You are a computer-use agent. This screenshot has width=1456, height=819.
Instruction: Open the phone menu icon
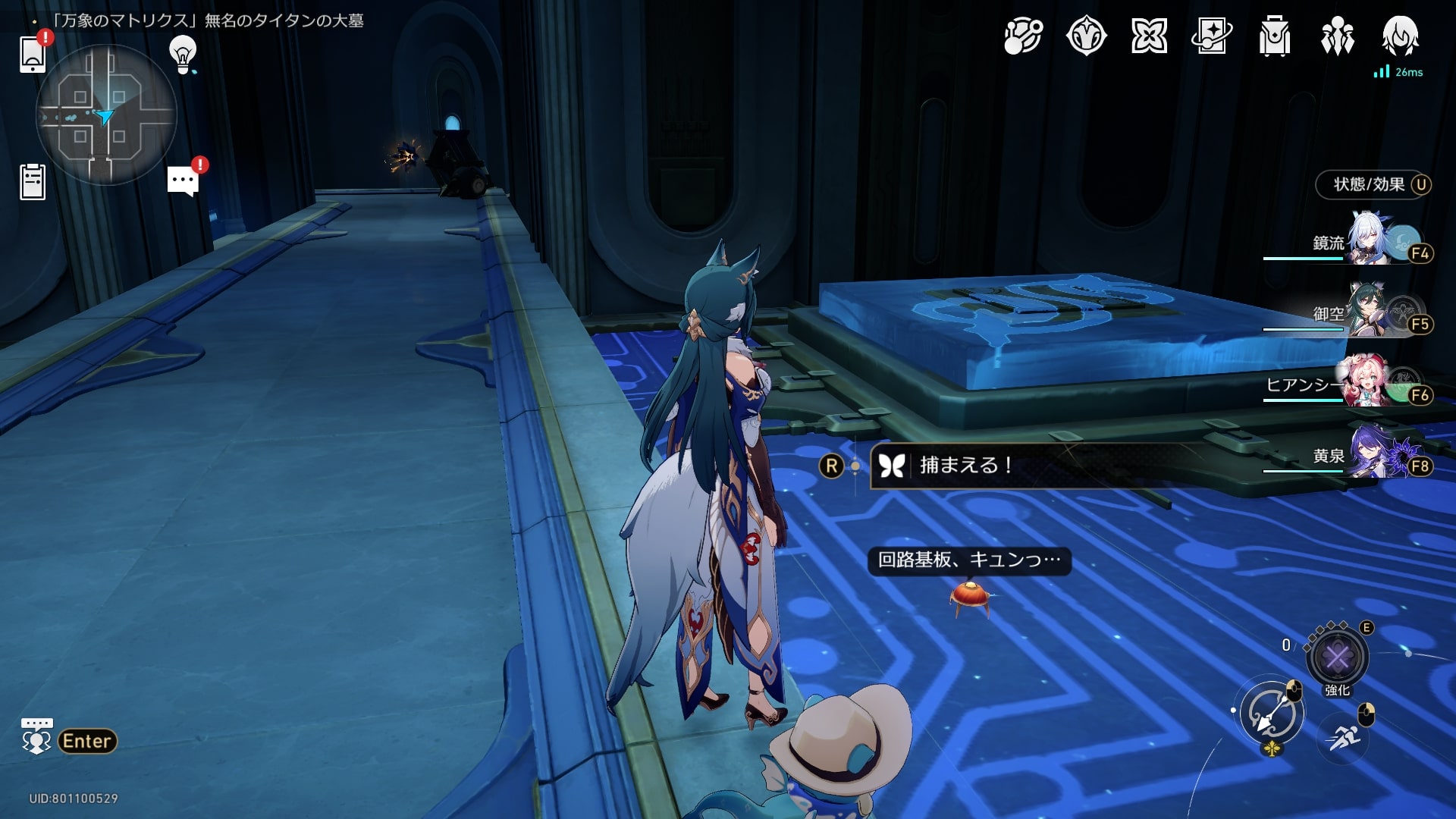click(x=33, y=54)
